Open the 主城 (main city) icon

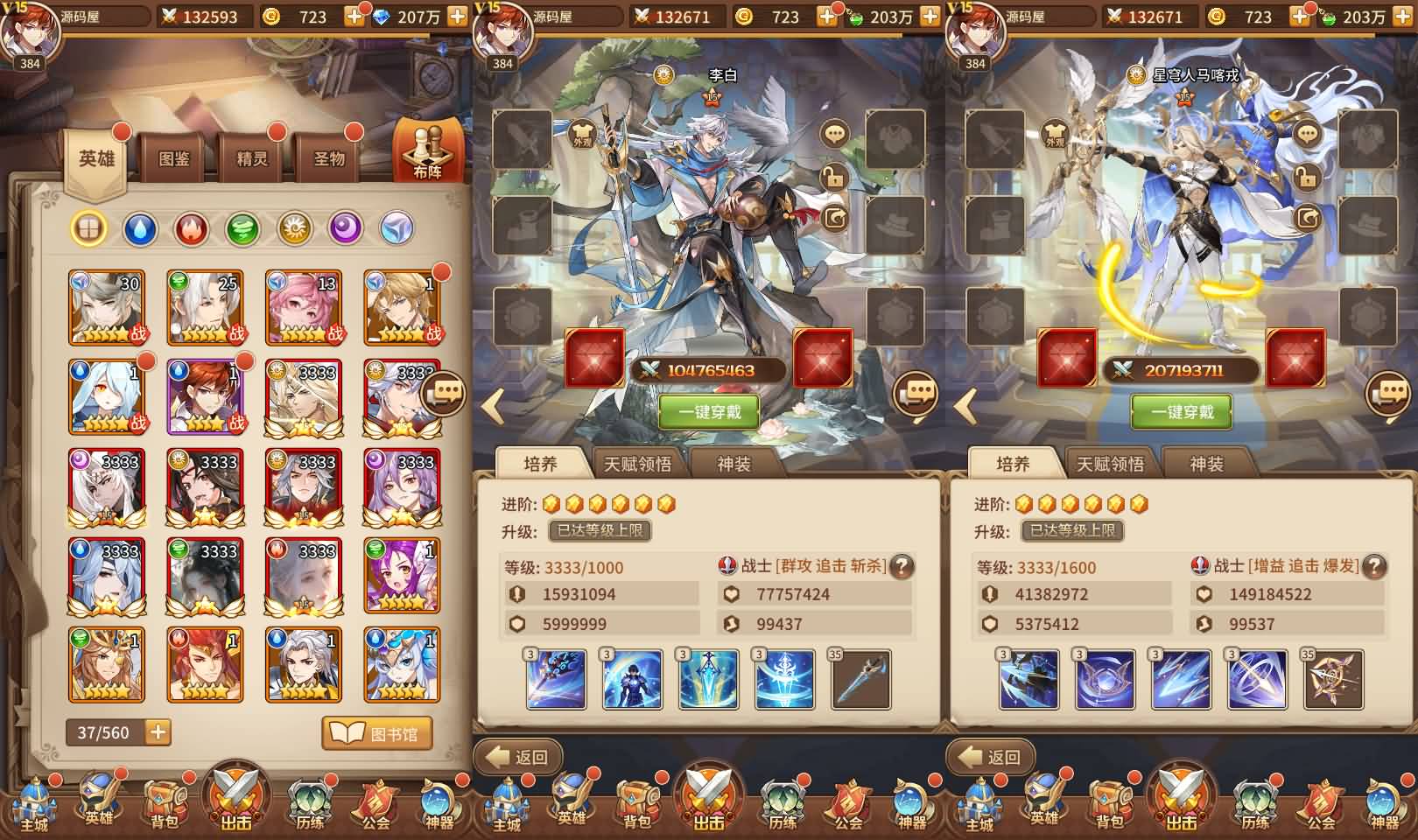coord(35,807)
